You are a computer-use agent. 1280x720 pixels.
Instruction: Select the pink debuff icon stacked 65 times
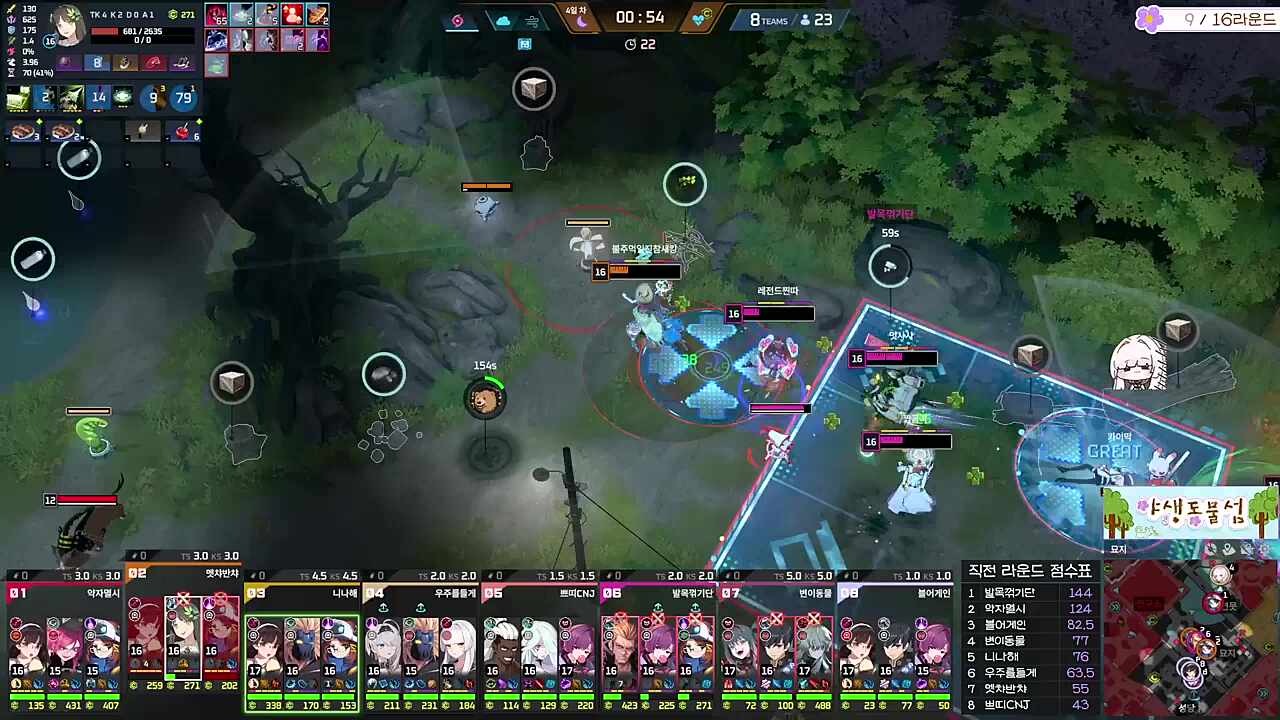[x=218, y=16]
